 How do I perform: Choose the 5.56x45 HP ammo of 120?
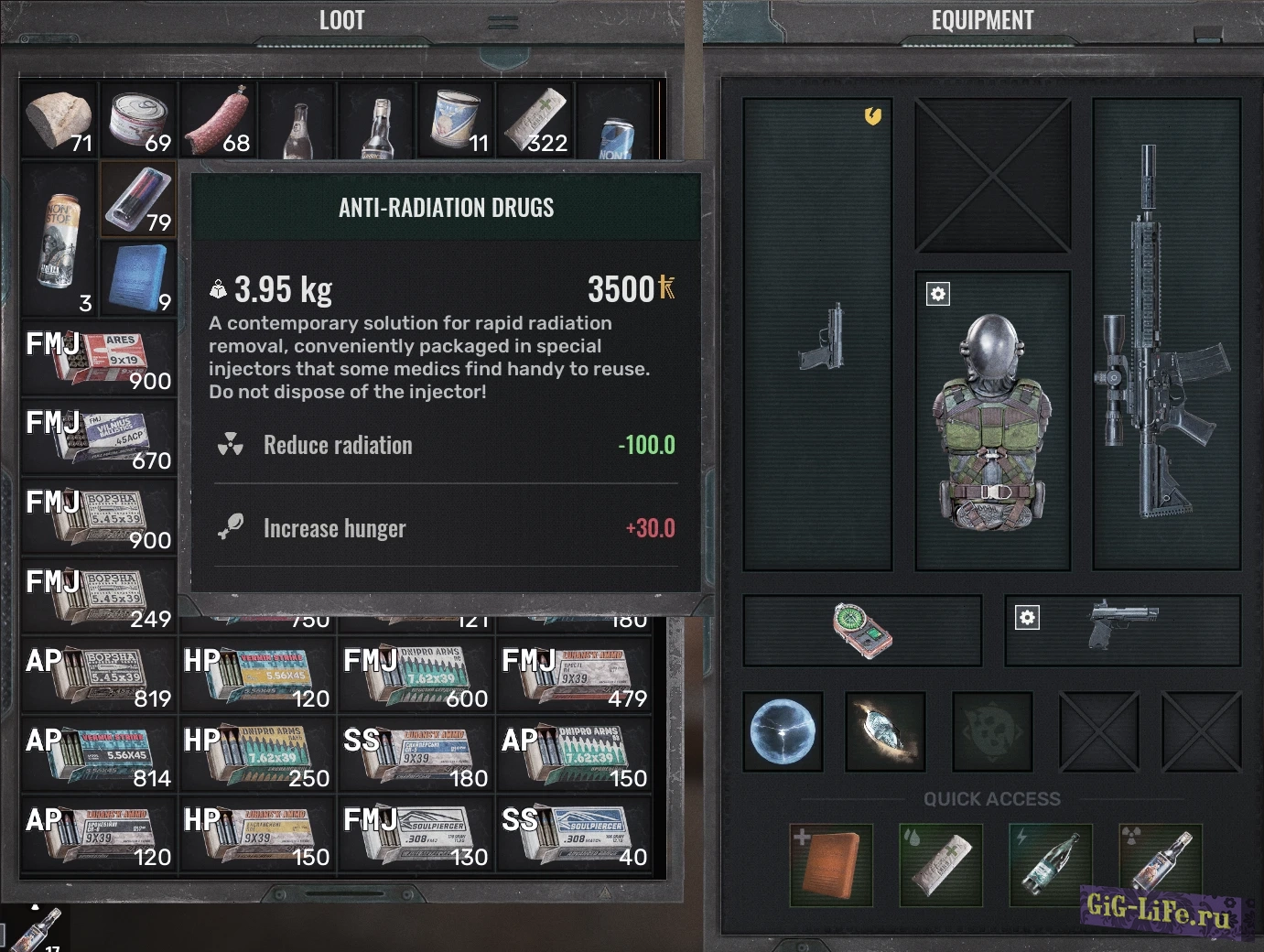click(257, 676)
